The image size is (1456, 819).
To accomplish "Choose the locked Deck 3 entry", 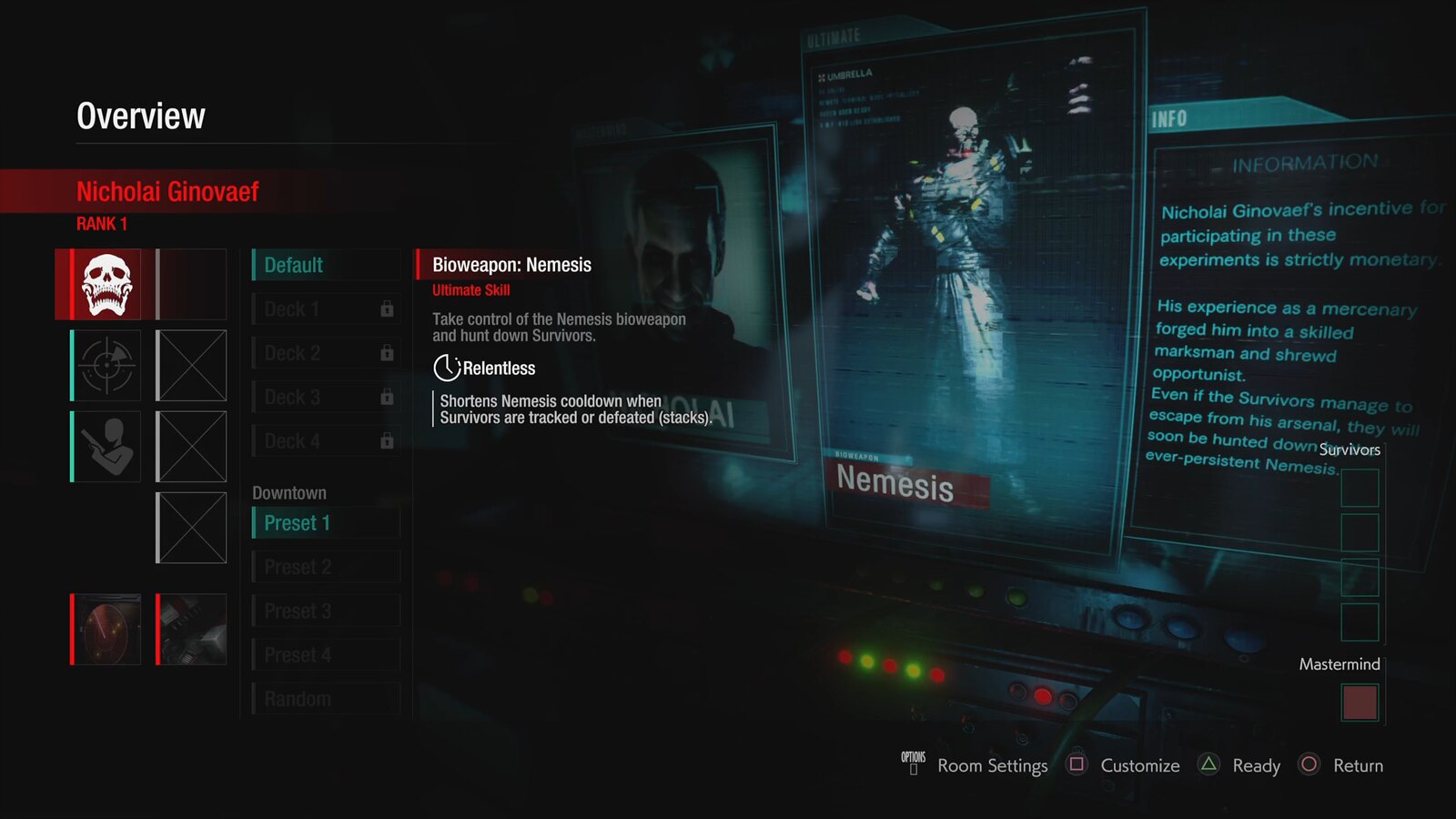I will (x=325, y=398).
